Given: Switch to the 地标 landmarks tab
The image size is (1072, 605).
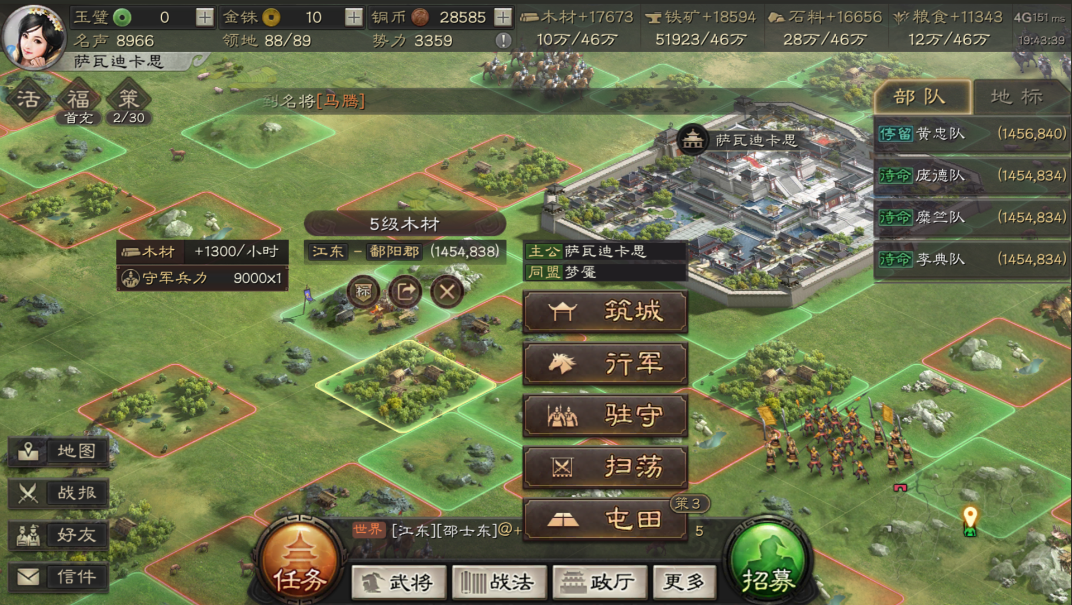Looking at the screenshot, I should point(1016,97).
